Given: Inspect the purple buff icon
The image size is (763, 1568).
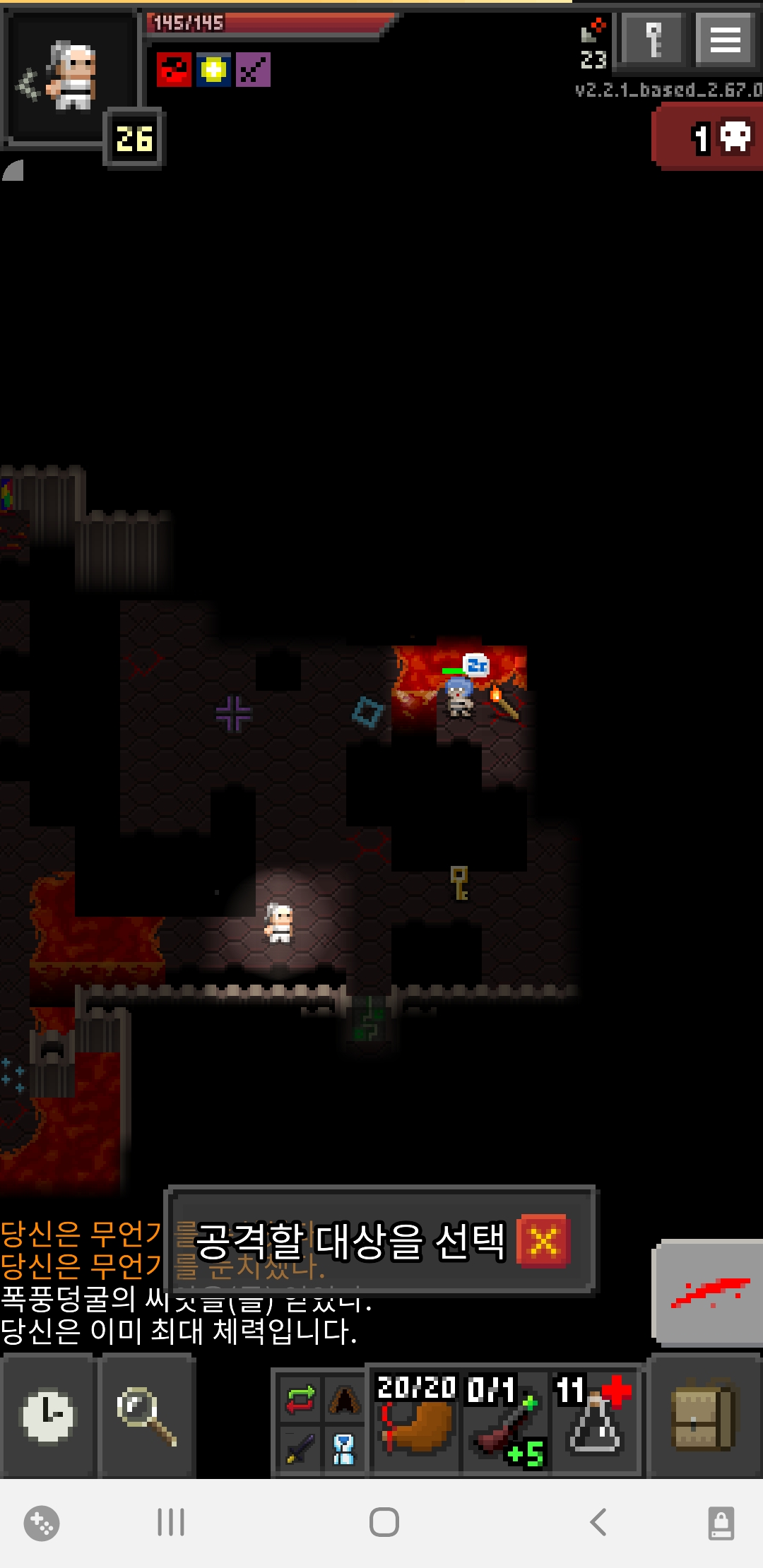Looking at the screenshot, I should (253, 69).
